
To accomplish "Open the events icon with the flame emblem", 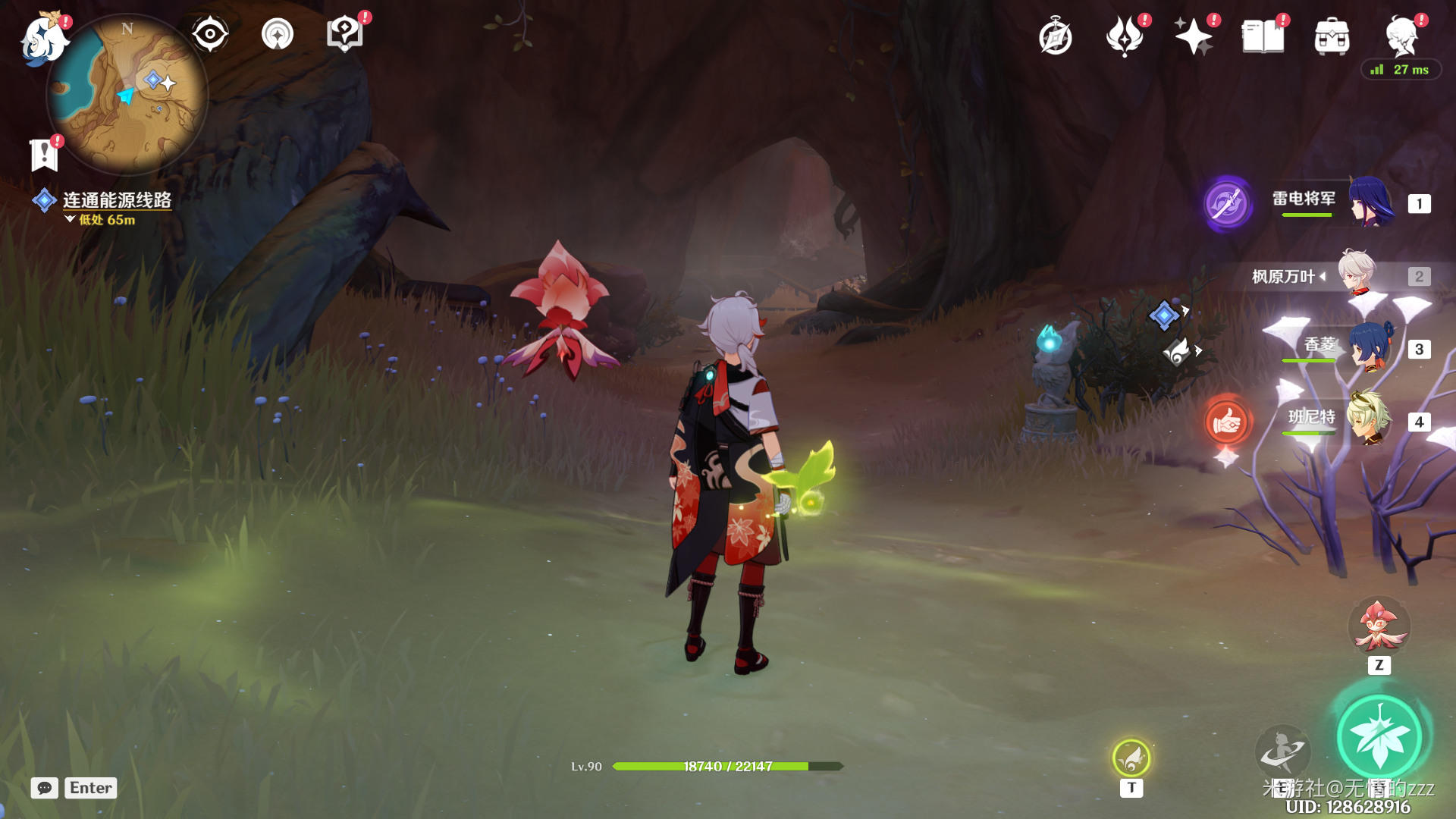I will point(1124,36).
